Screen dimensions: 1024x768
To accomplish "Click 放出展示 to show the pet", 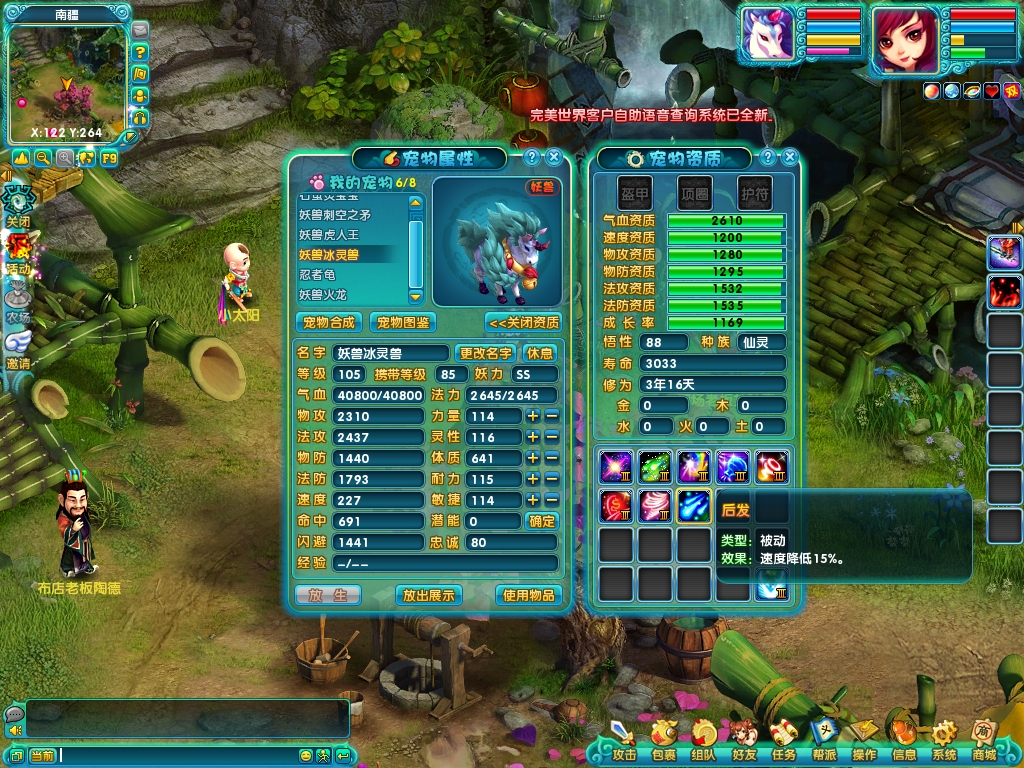I will [x=428, y=595].
